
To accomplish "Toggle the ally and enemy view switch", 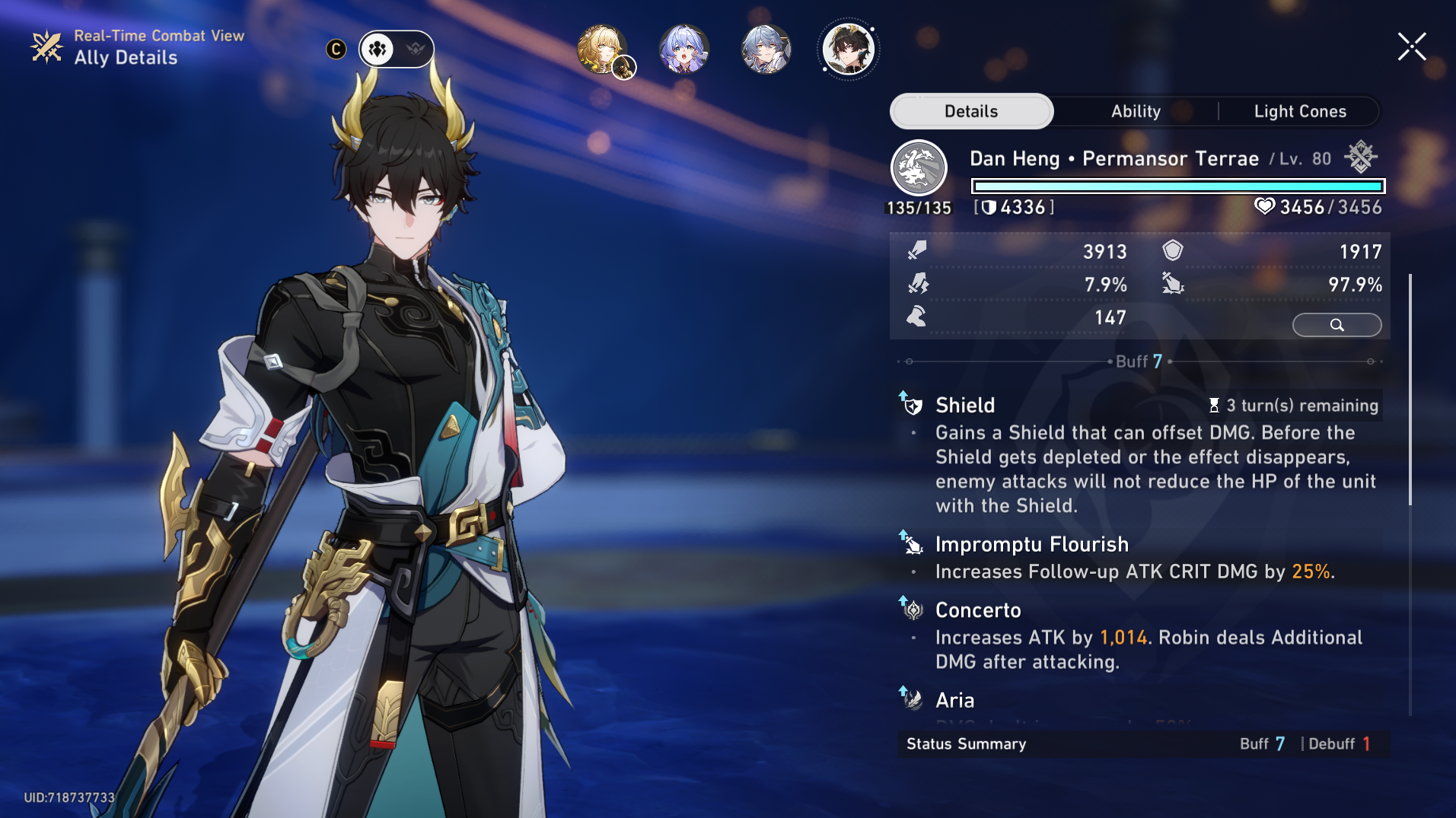I will point(397,49).
